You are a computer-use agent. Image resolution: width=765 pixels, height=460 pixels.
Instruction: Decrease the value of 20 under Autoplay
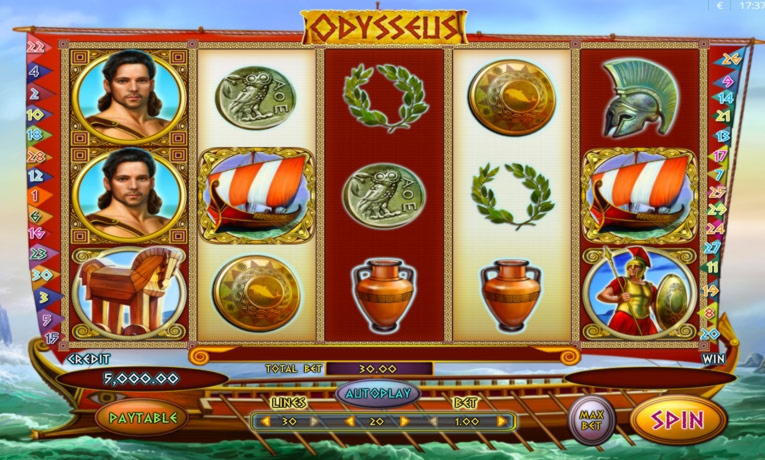[x=349, y=423]
